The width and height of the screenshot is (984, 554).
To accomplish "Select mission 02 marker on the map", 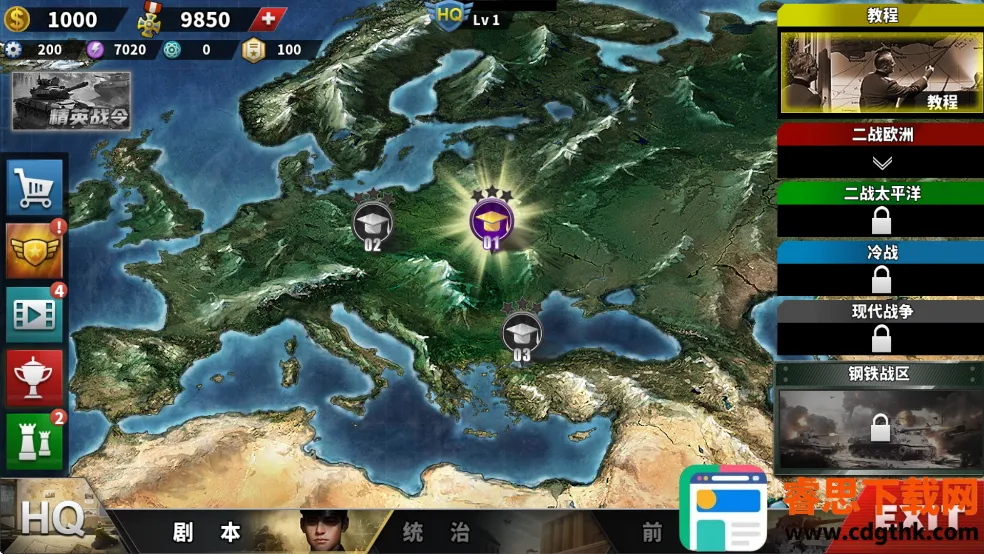I will click(373, 223).
